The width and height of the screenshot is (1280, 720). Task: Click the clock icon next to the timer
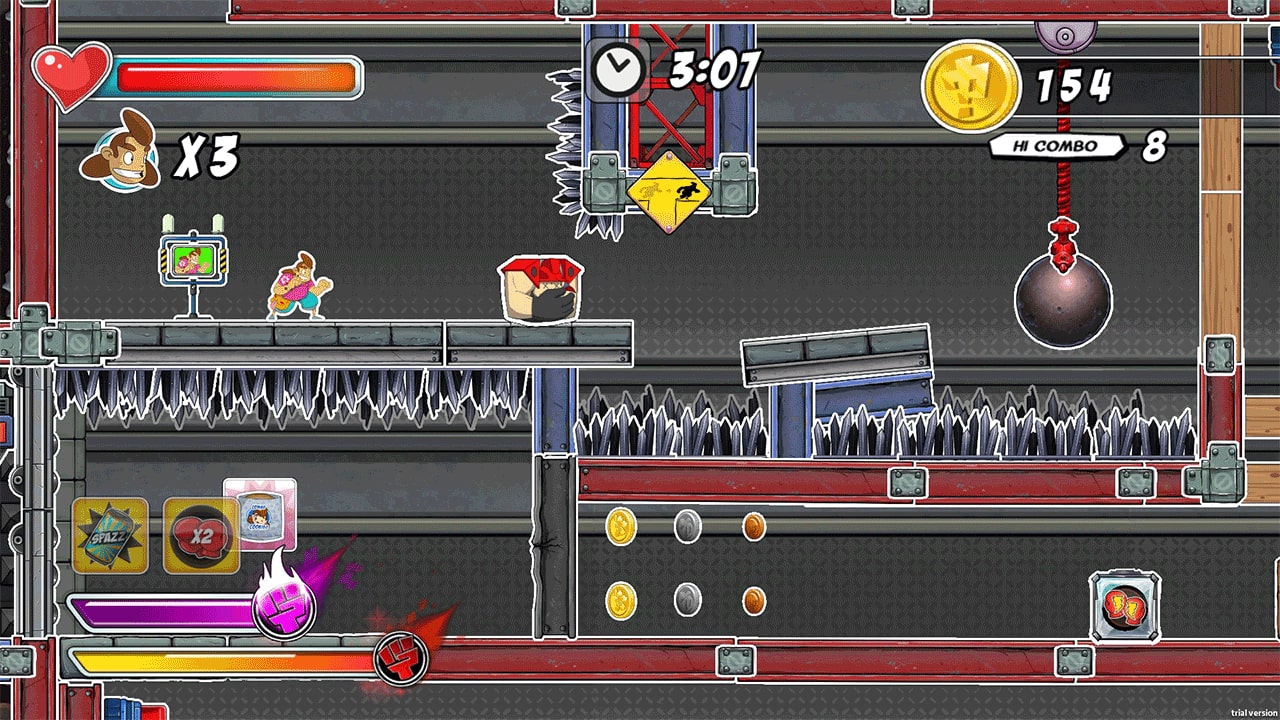point(621,67)
